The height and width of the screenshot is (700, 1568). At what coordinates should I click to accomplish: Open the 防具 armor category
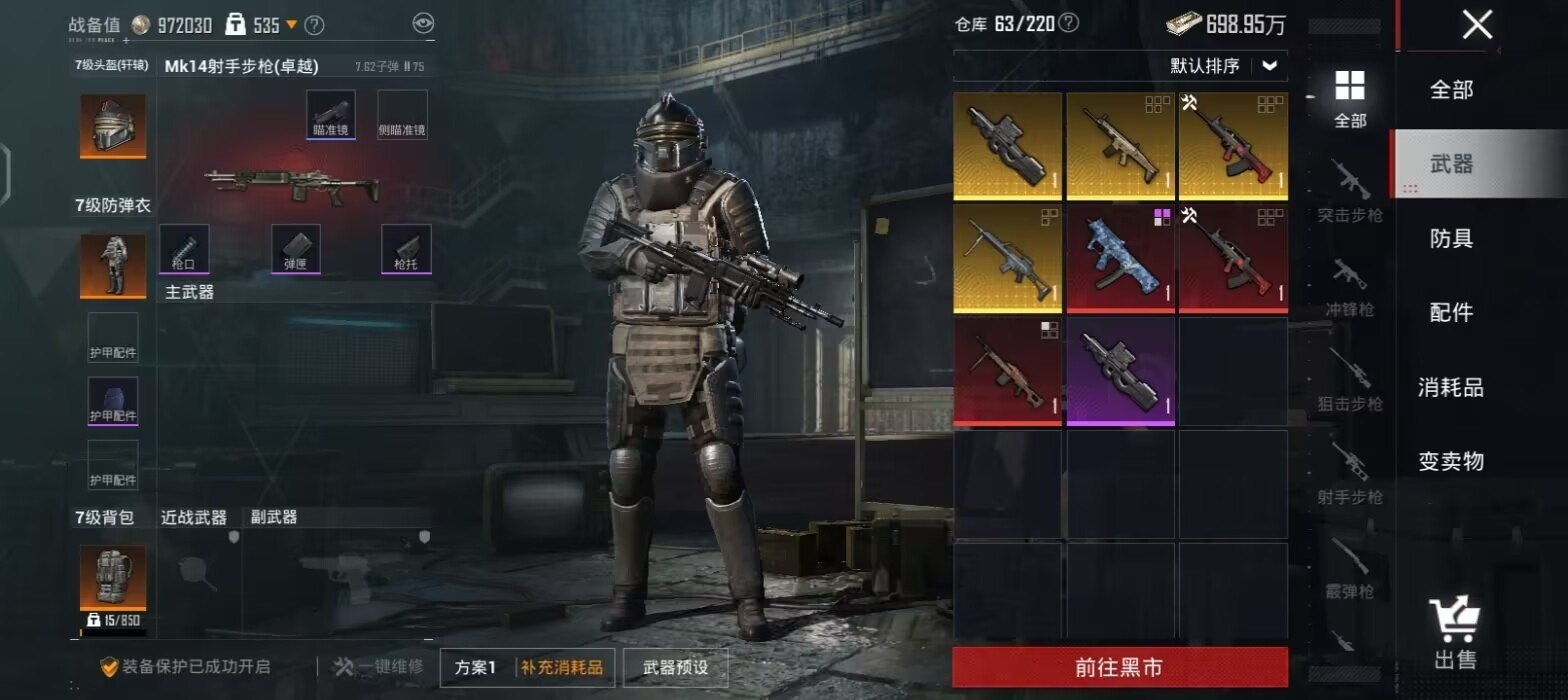coord(1451,238)
